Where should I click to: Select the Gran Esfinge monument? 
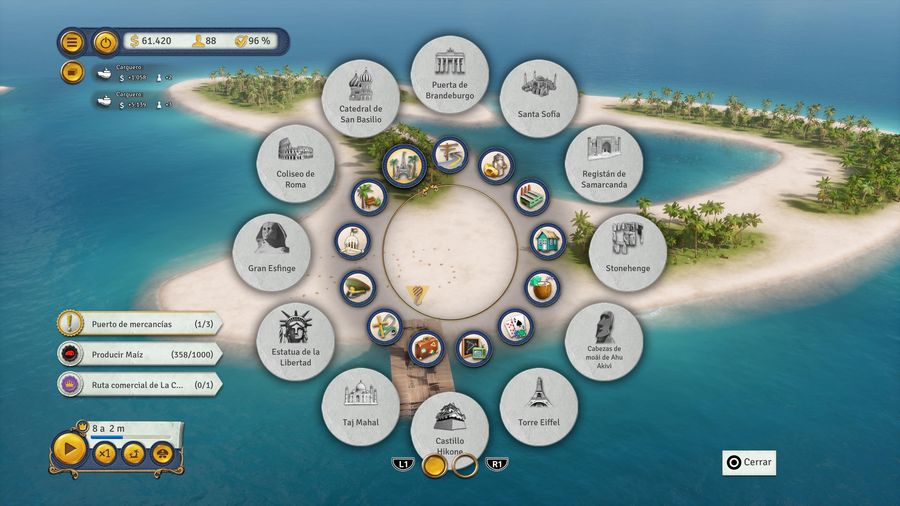tap(271, 251)
